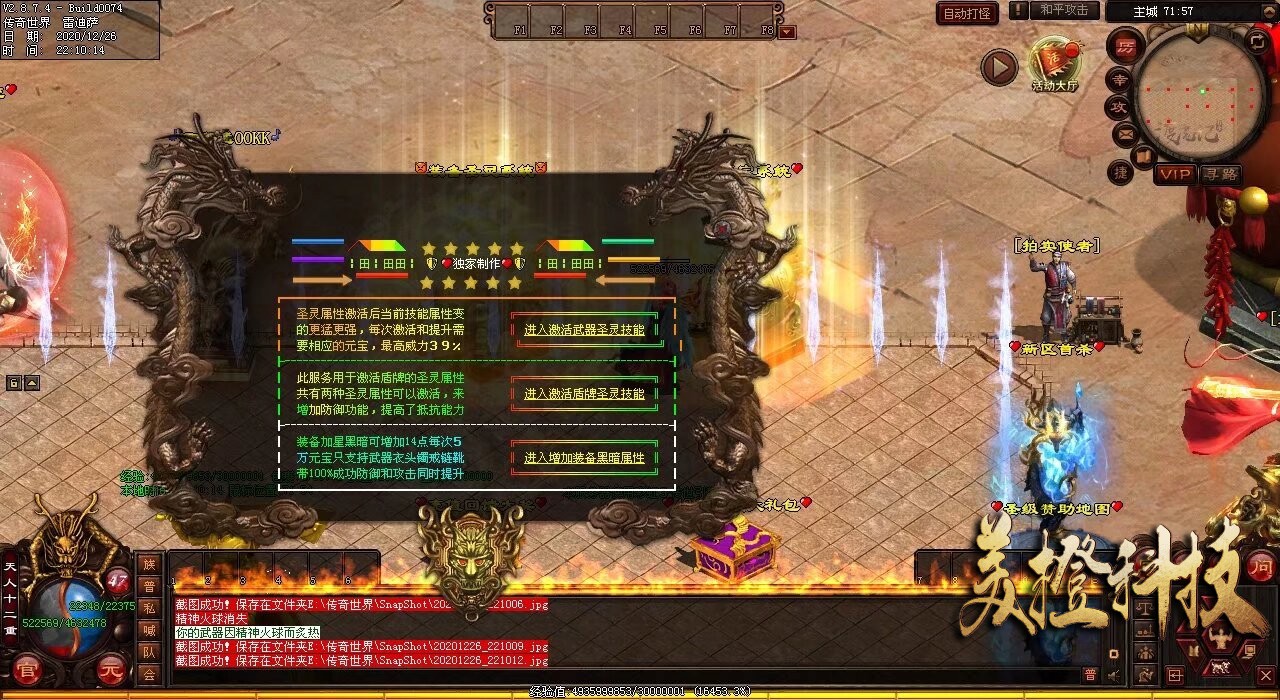This screenshot has width=1280, height=700.
Task: Open the VIP panel
Action: tap(1176, 174)
